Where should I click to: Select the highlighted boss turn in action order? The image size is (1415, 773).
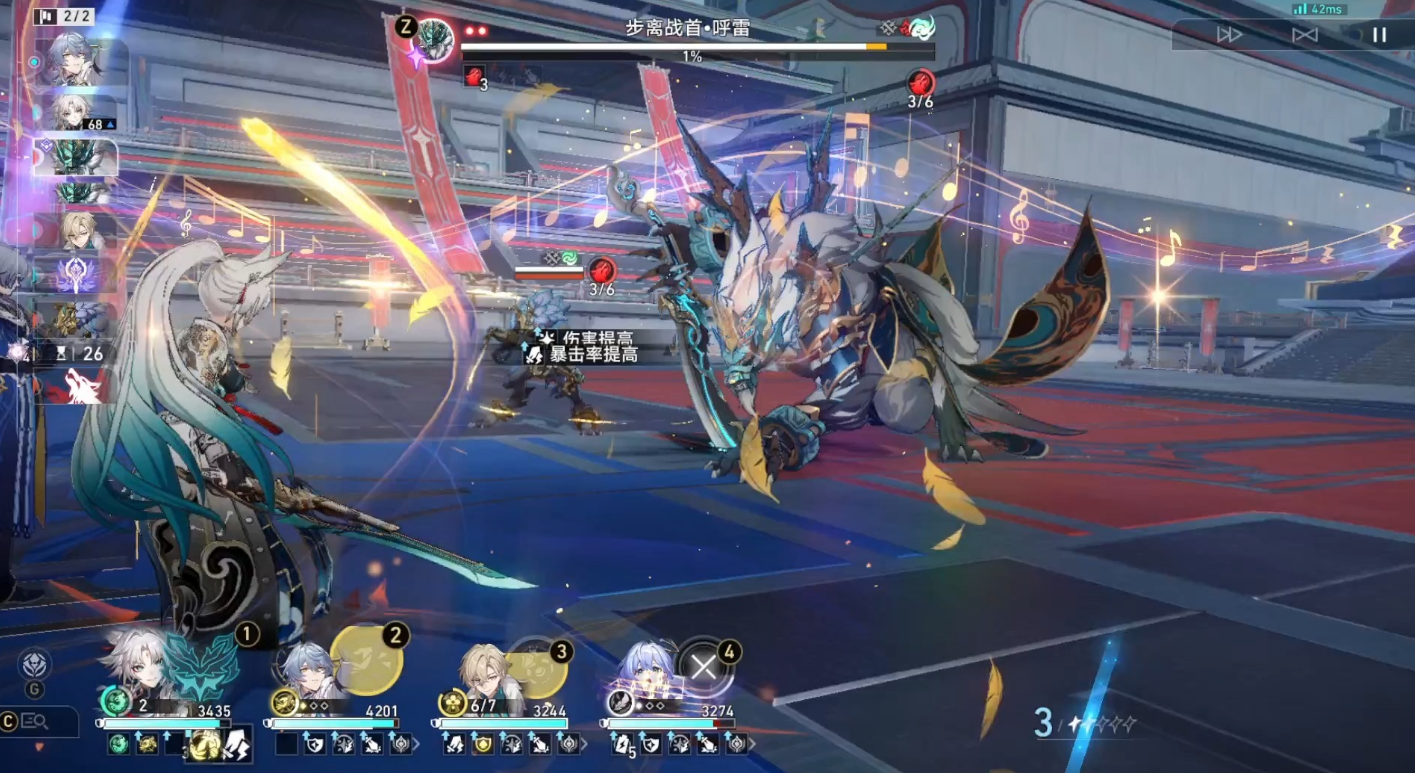click(76, 156)
